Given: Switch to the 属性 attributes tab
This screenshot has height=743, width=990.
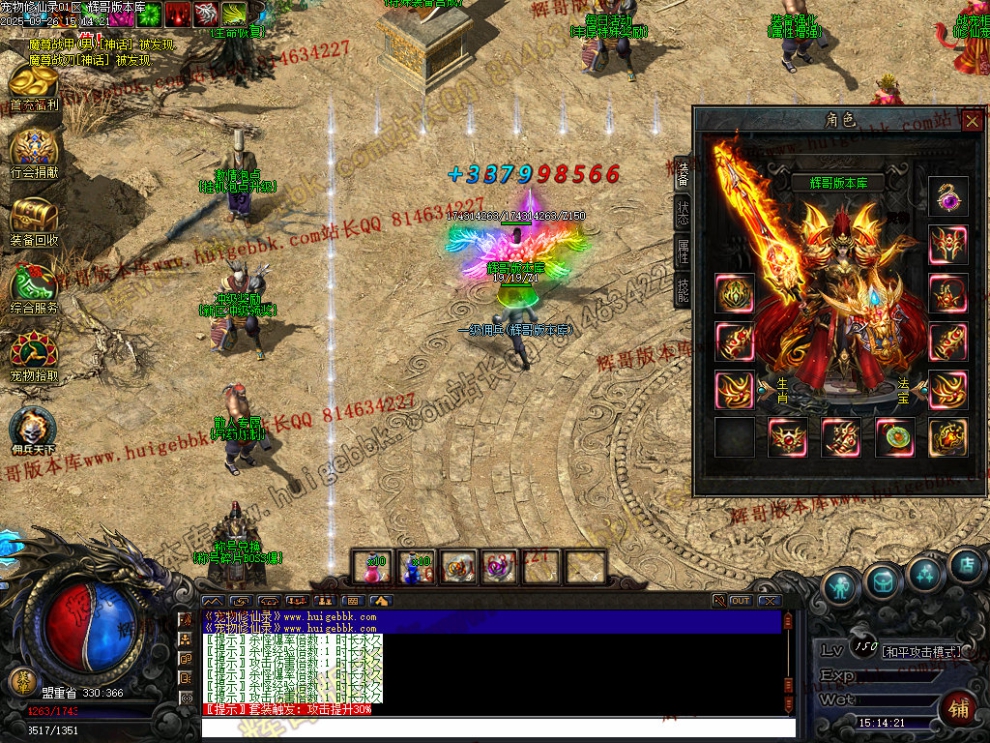Looking at the screenshot, I should pyautogui.click(x=682, y=250).
